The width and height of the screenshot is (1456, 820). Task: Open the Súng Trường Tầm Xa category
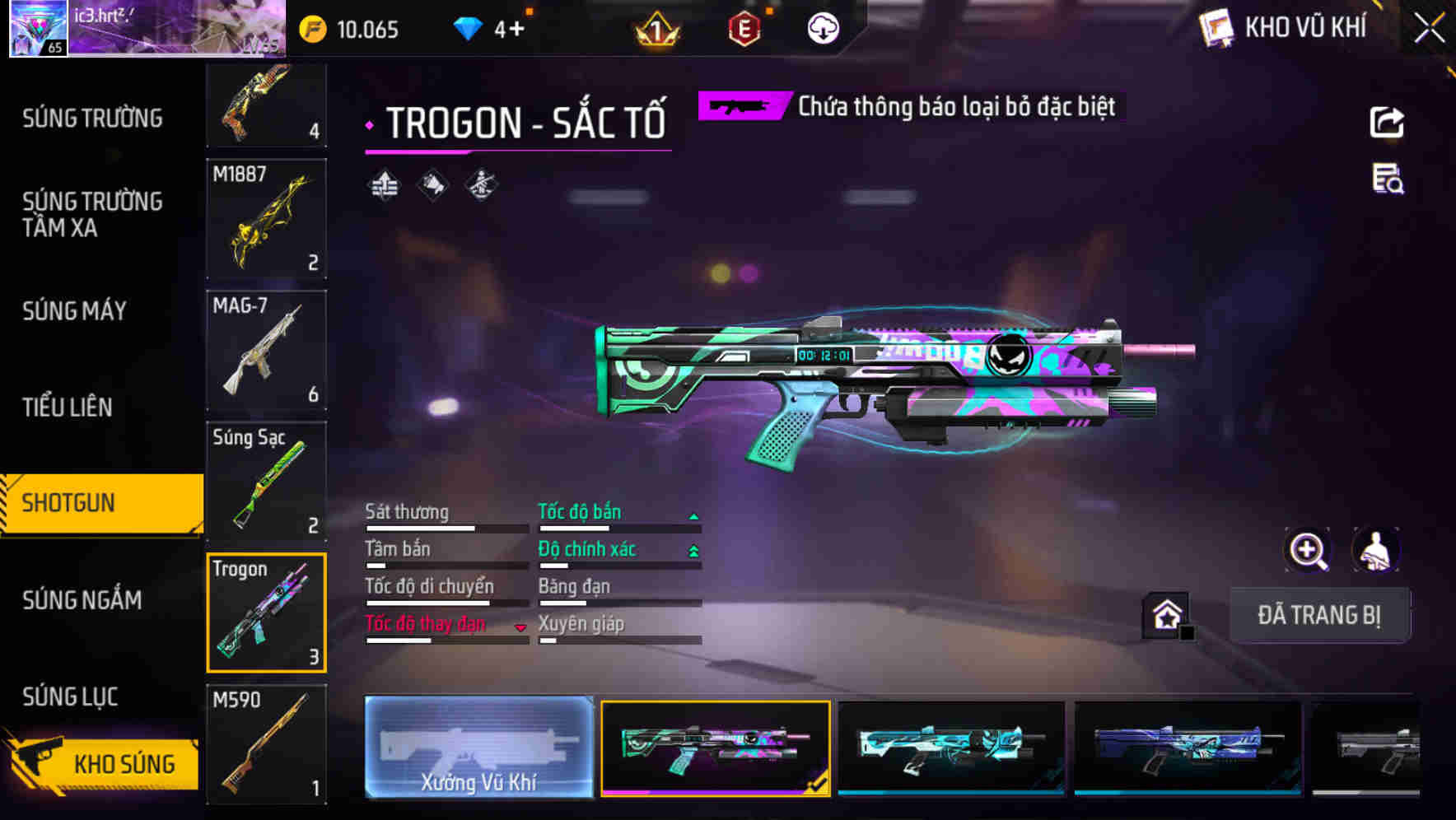[x=92, y=214]
